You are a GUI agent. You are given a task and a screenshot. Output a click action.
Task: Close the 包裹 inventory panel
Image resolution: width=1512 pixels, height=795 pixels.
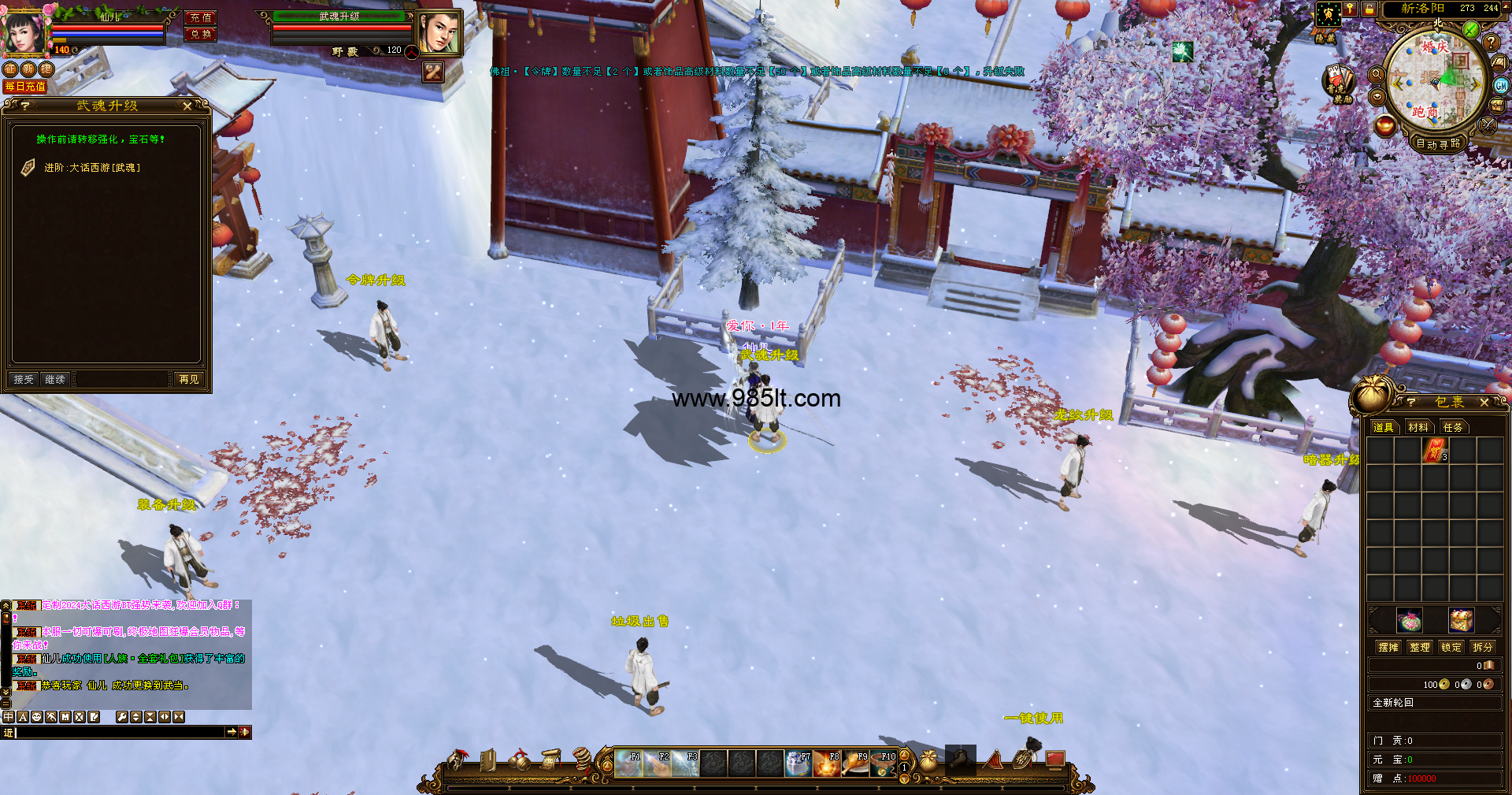coord(1484,402)
